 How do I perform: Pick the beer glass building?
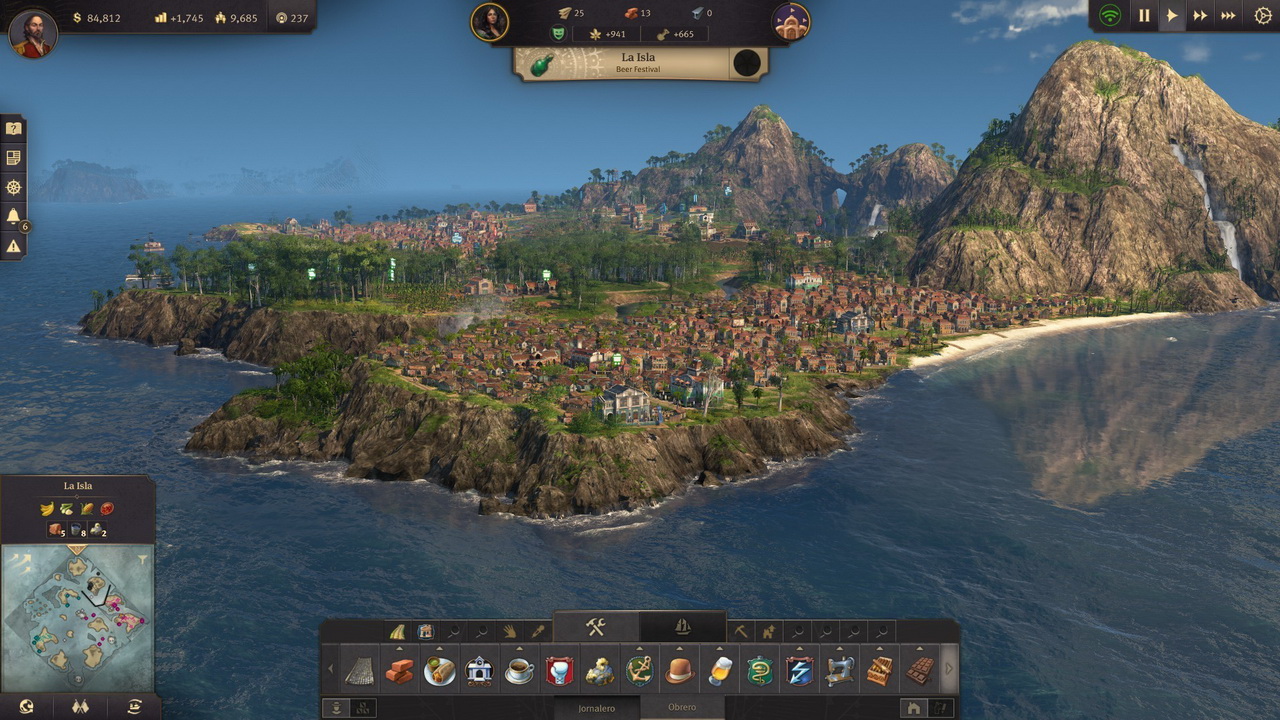pyautogui.click(x=719, y=671)
